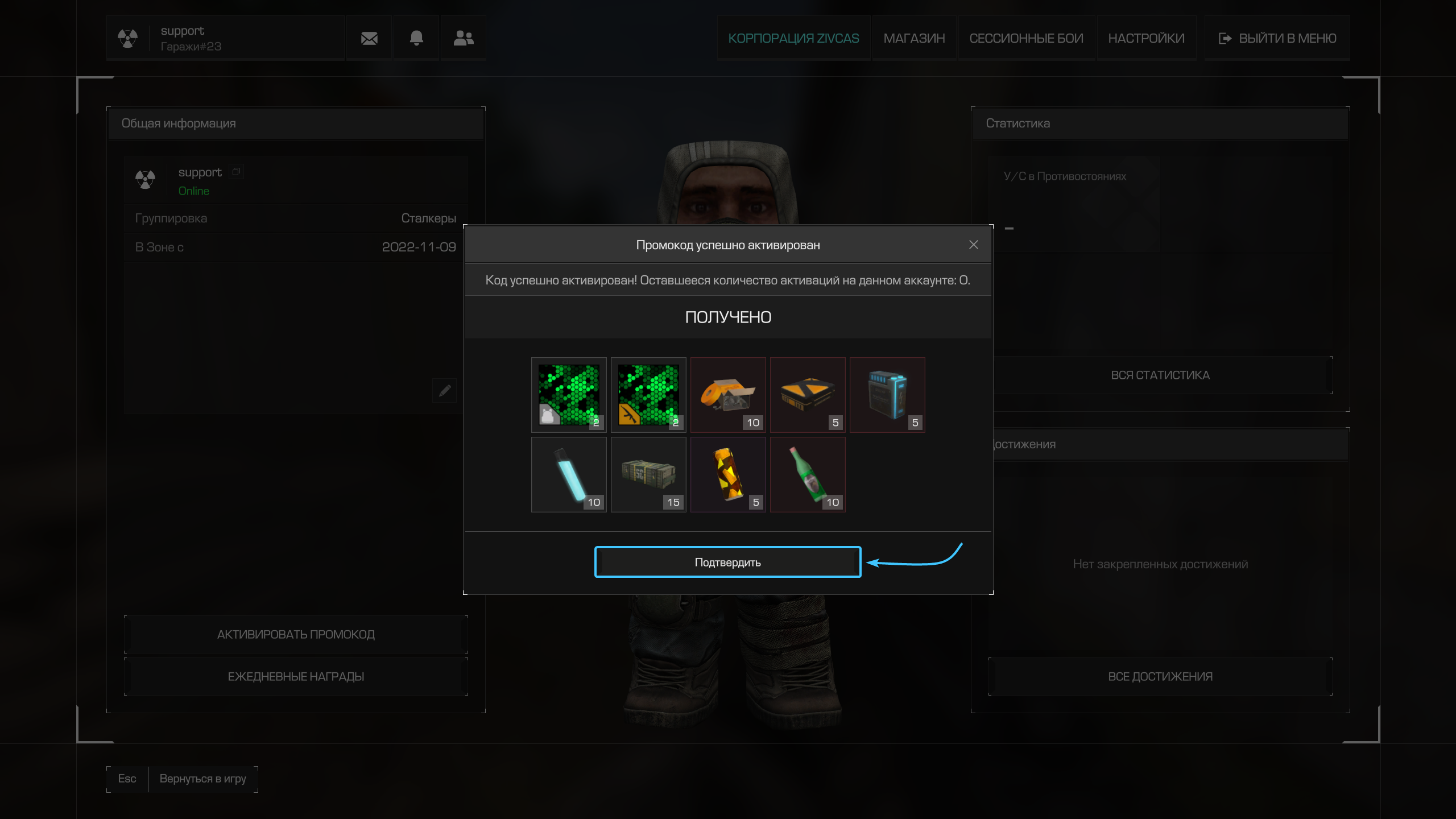Choose the green vodka bottle reward

(807, 474)
